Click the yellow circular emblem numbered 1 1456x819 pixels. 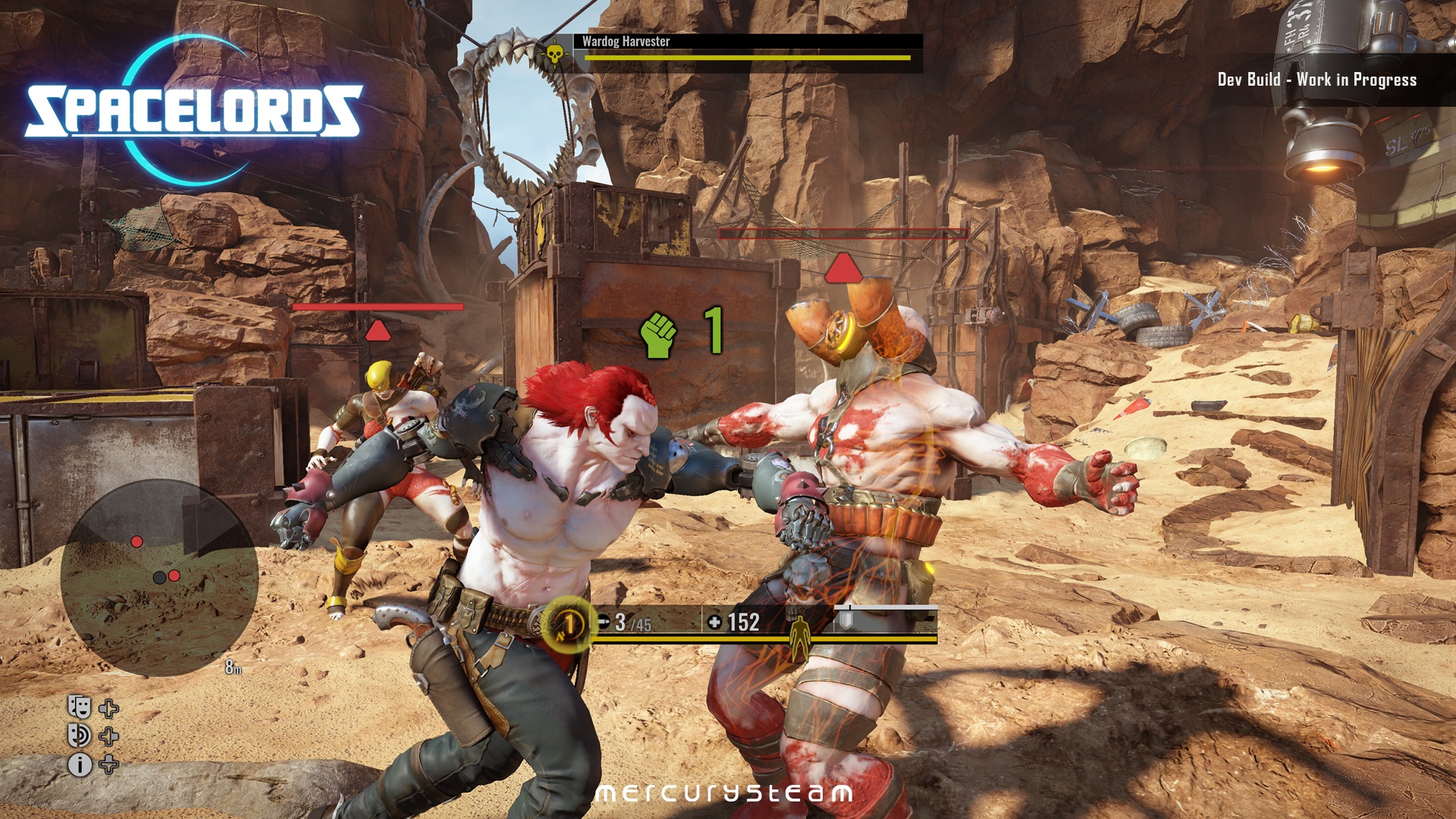coord(567,624)
